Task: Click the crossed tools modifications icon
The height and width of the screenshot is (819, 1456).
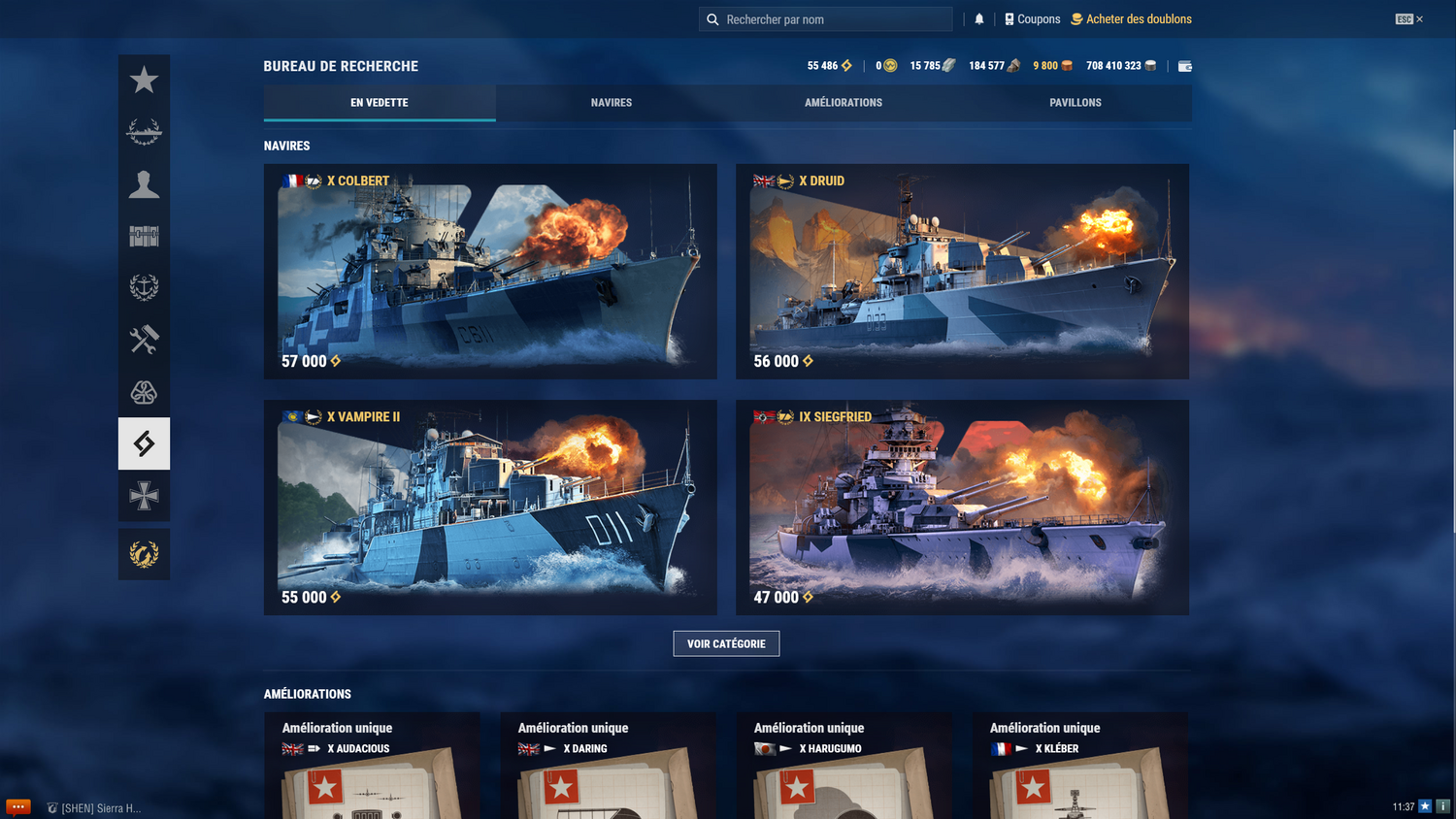Action: point(144,340)
